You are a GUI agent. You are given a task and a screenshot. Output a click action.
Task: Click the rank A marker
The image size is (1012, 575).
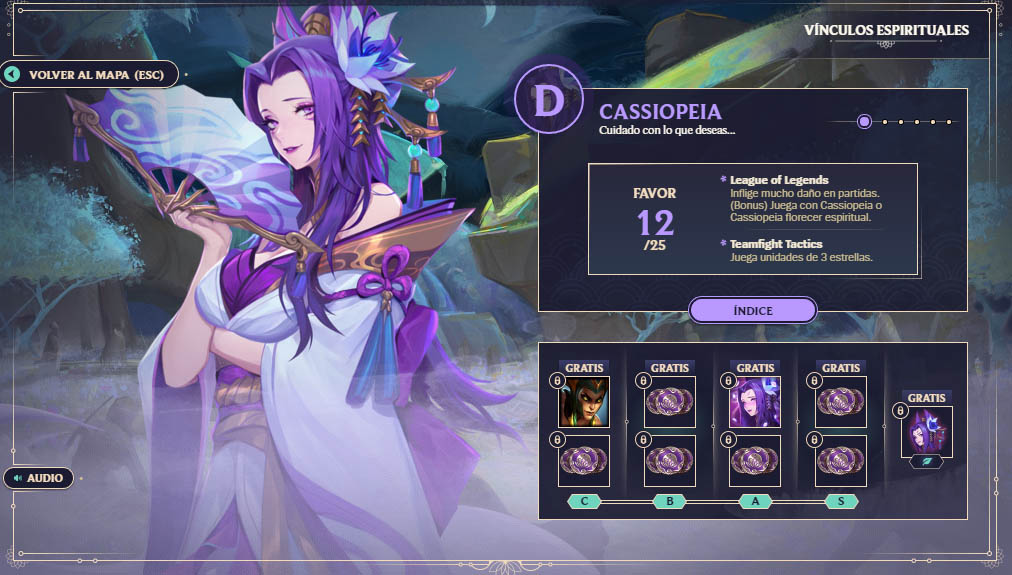[x=755, y=501]
